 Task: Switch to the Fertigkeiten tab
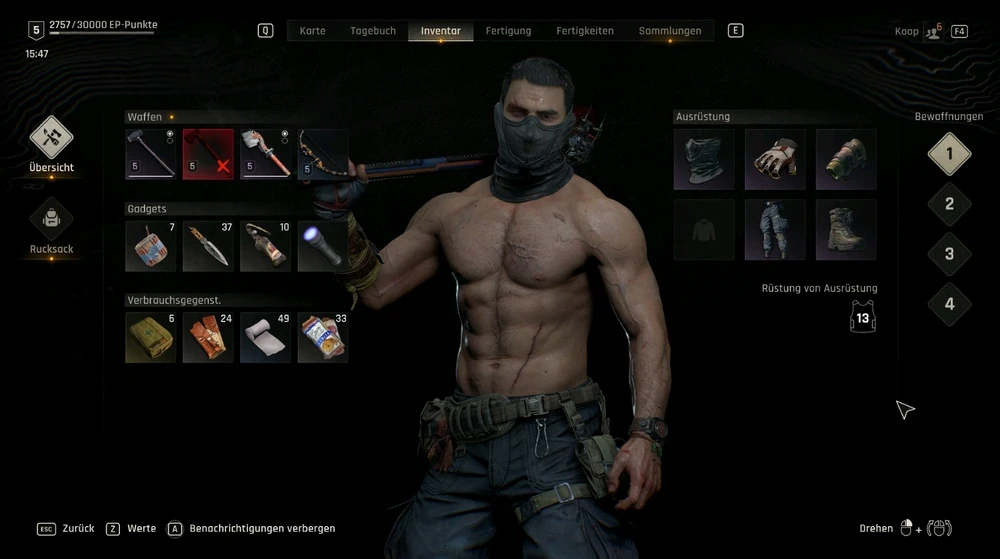point(585,31)
